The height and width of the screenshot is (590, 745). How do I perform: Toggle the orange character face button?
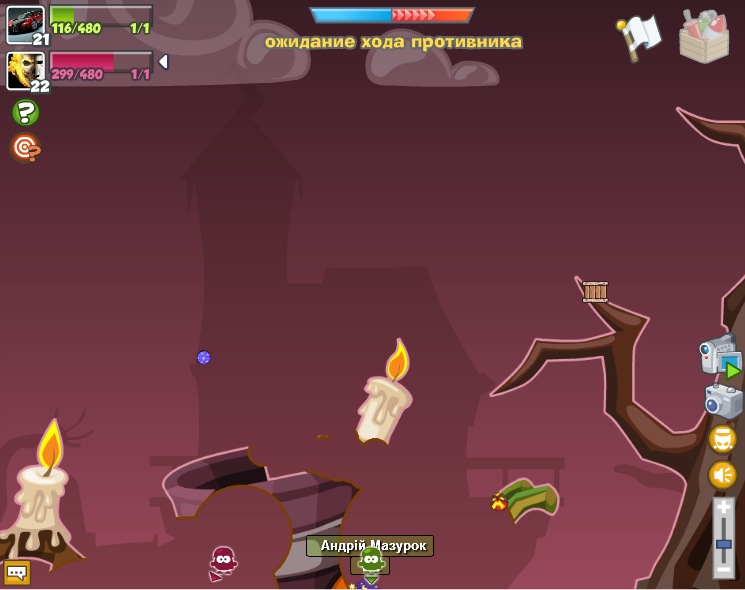722,438
